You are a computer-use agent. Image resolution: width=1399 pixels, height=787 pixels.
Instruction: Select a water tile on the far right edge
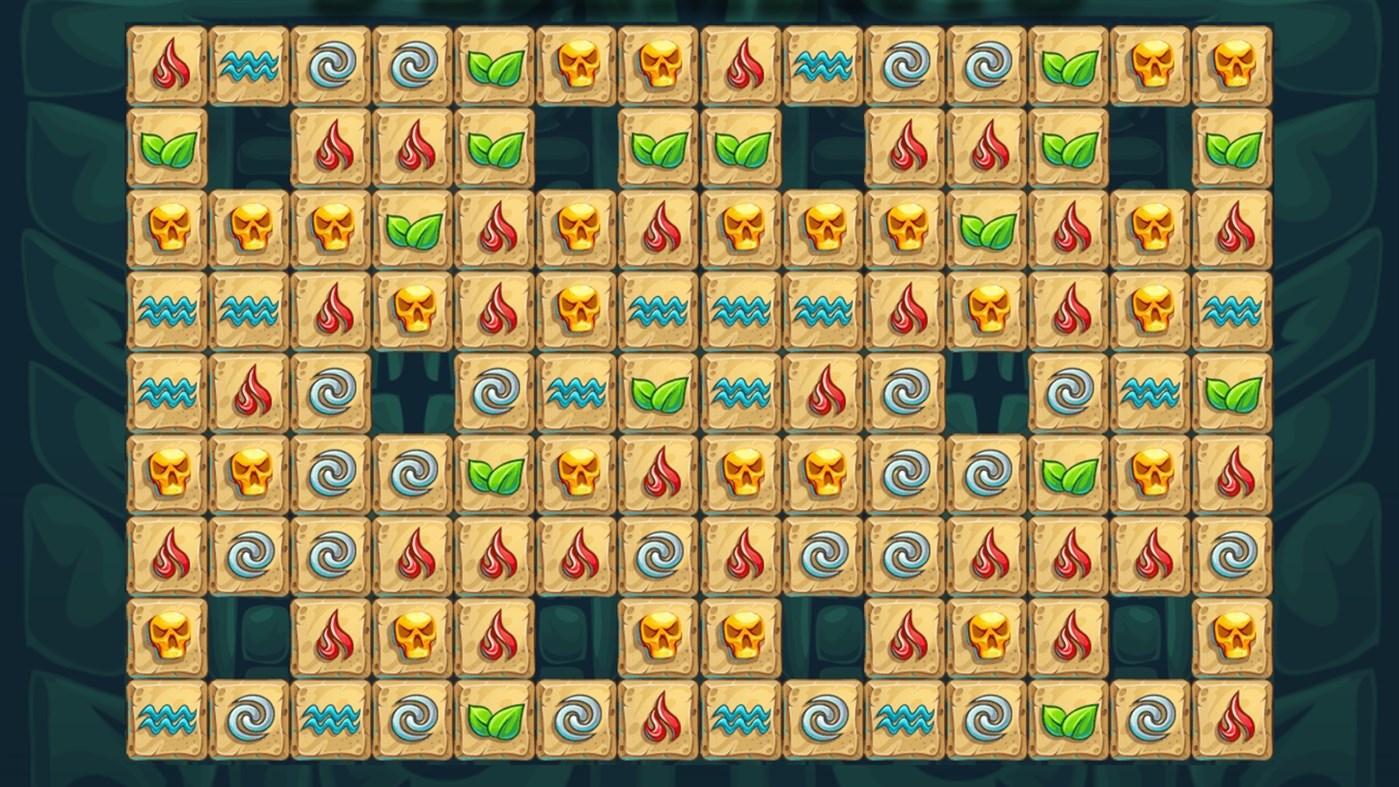[x=1232, y=312]
